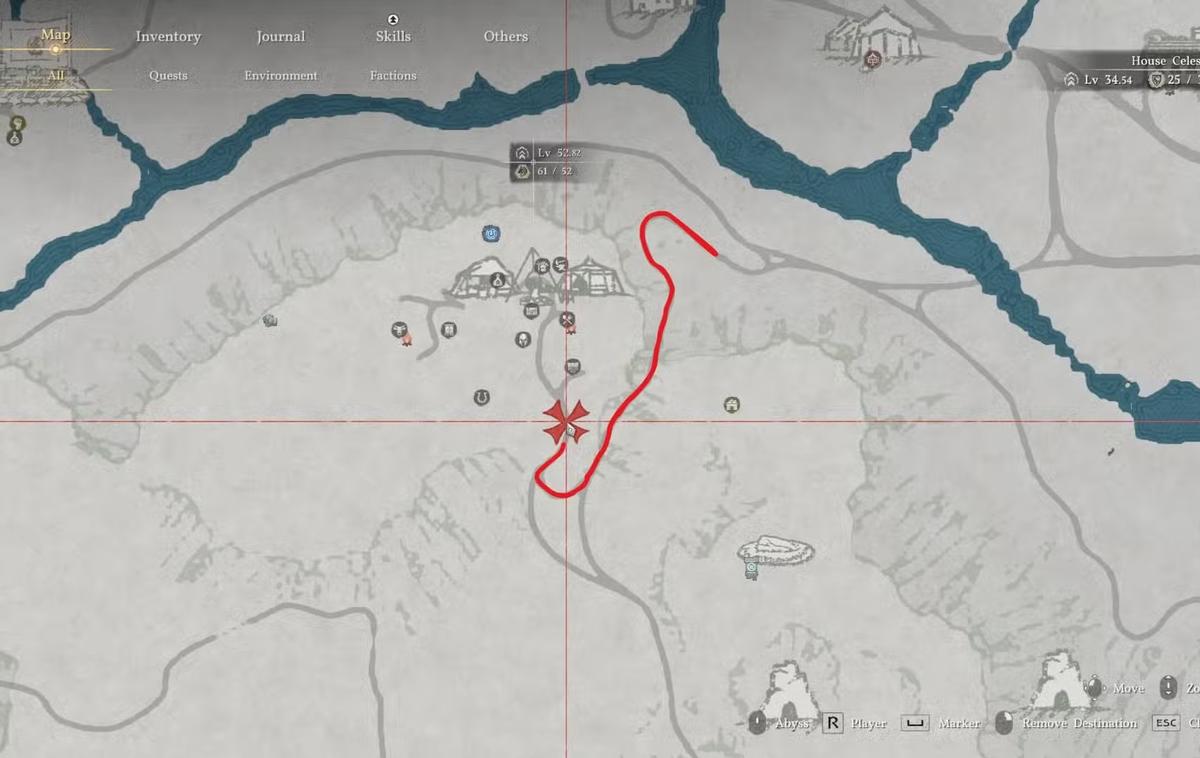Select the Others tab
The height and width of the screenshot is (758, 1200).
[x=505, y=37]
